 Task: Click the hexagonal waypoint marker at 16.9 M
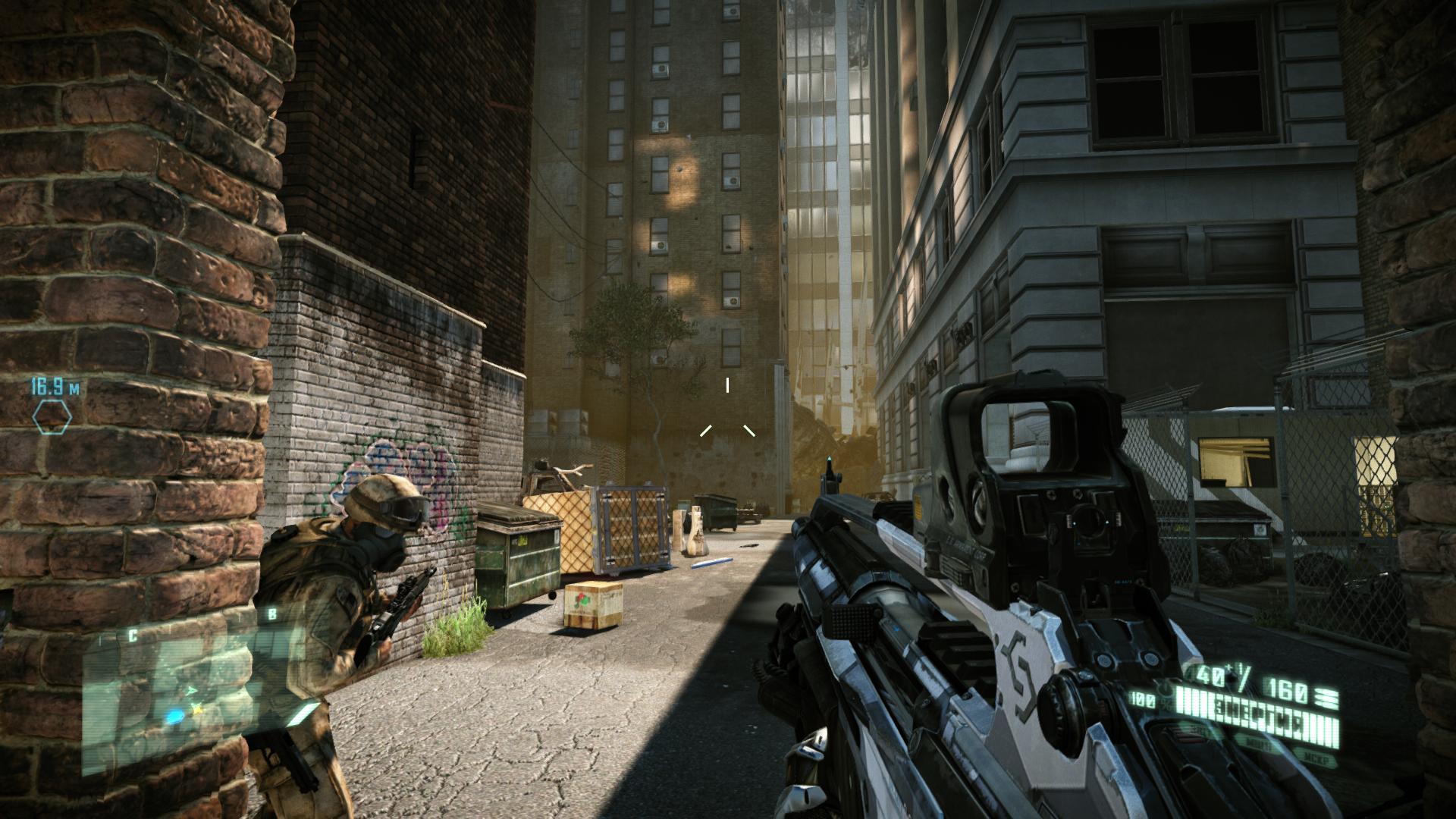coord(53,416)
